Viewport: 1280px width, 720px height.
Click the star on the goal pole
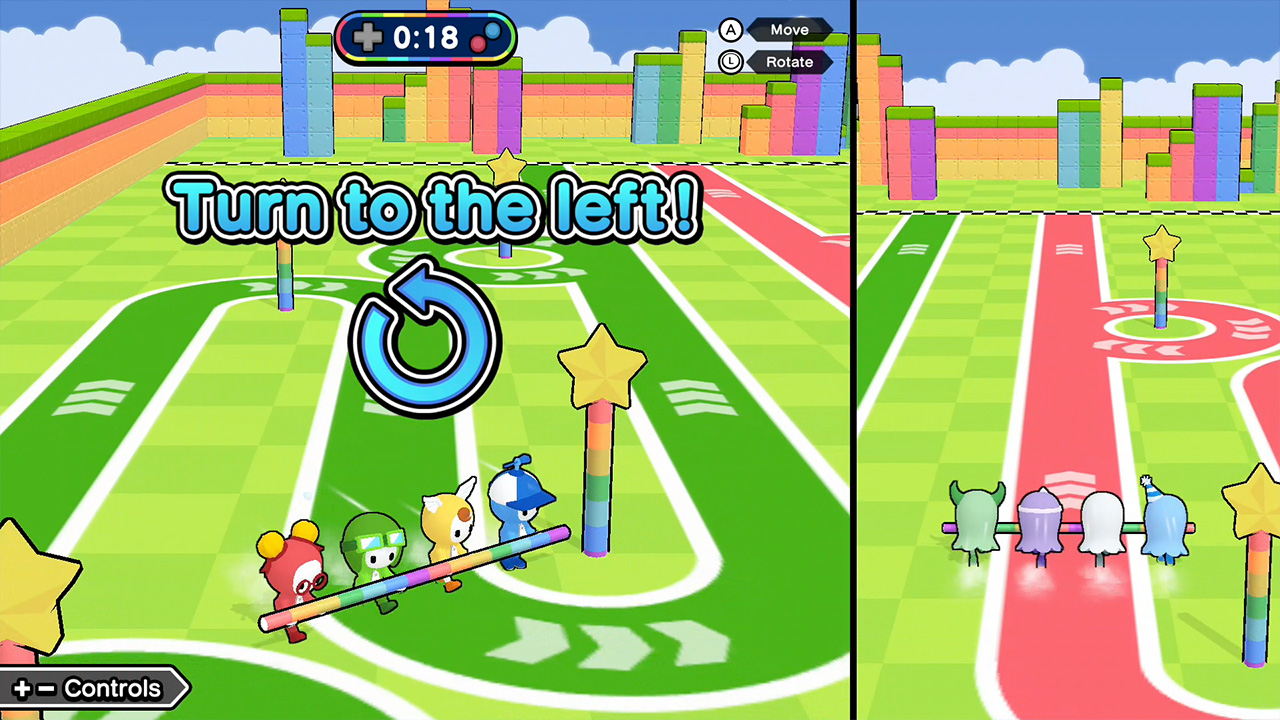coord(604,366)
